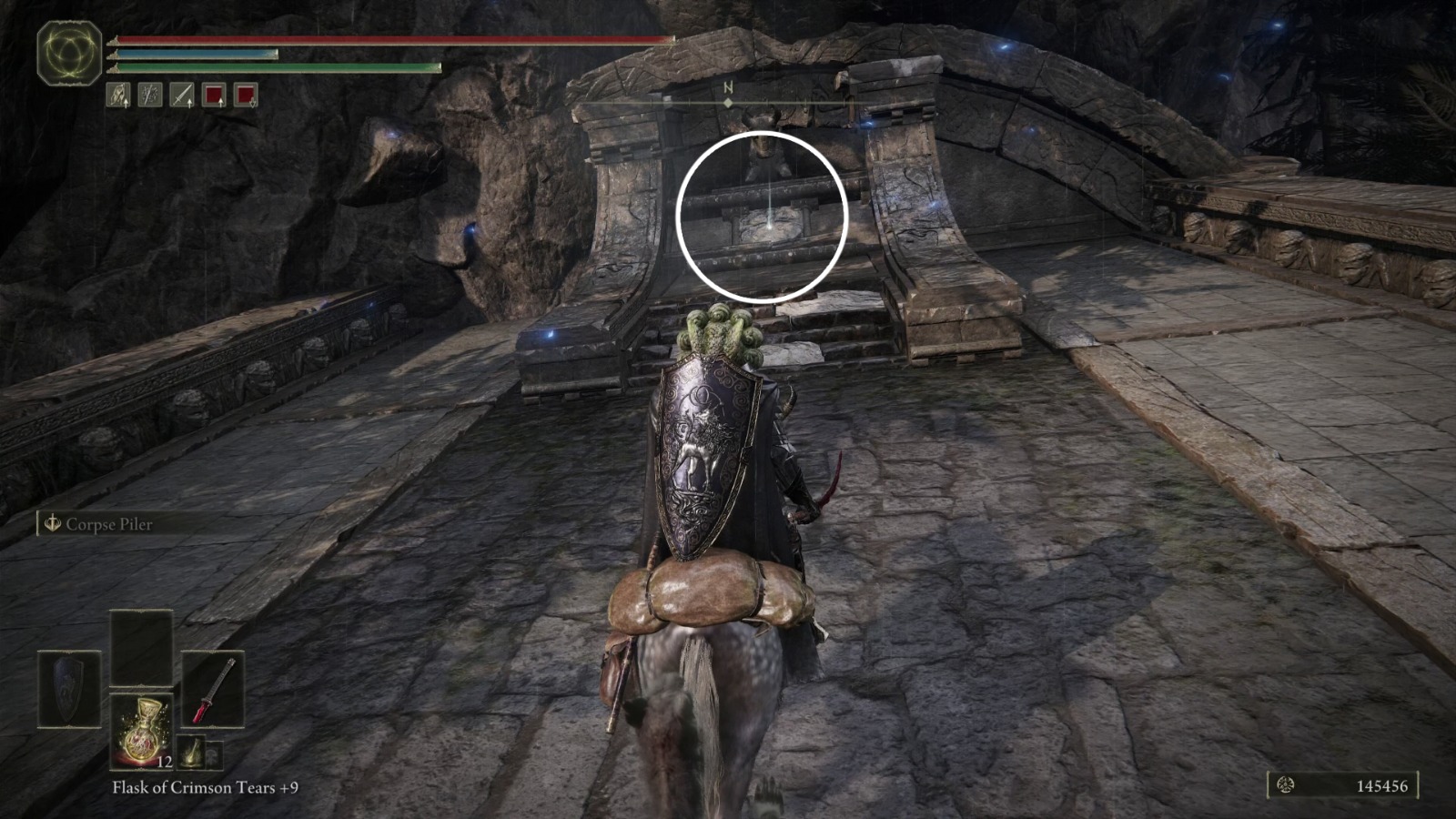1456x819 pixels.
Task: Click the Corpse Piler skill icon
Action: click(52, 524)
